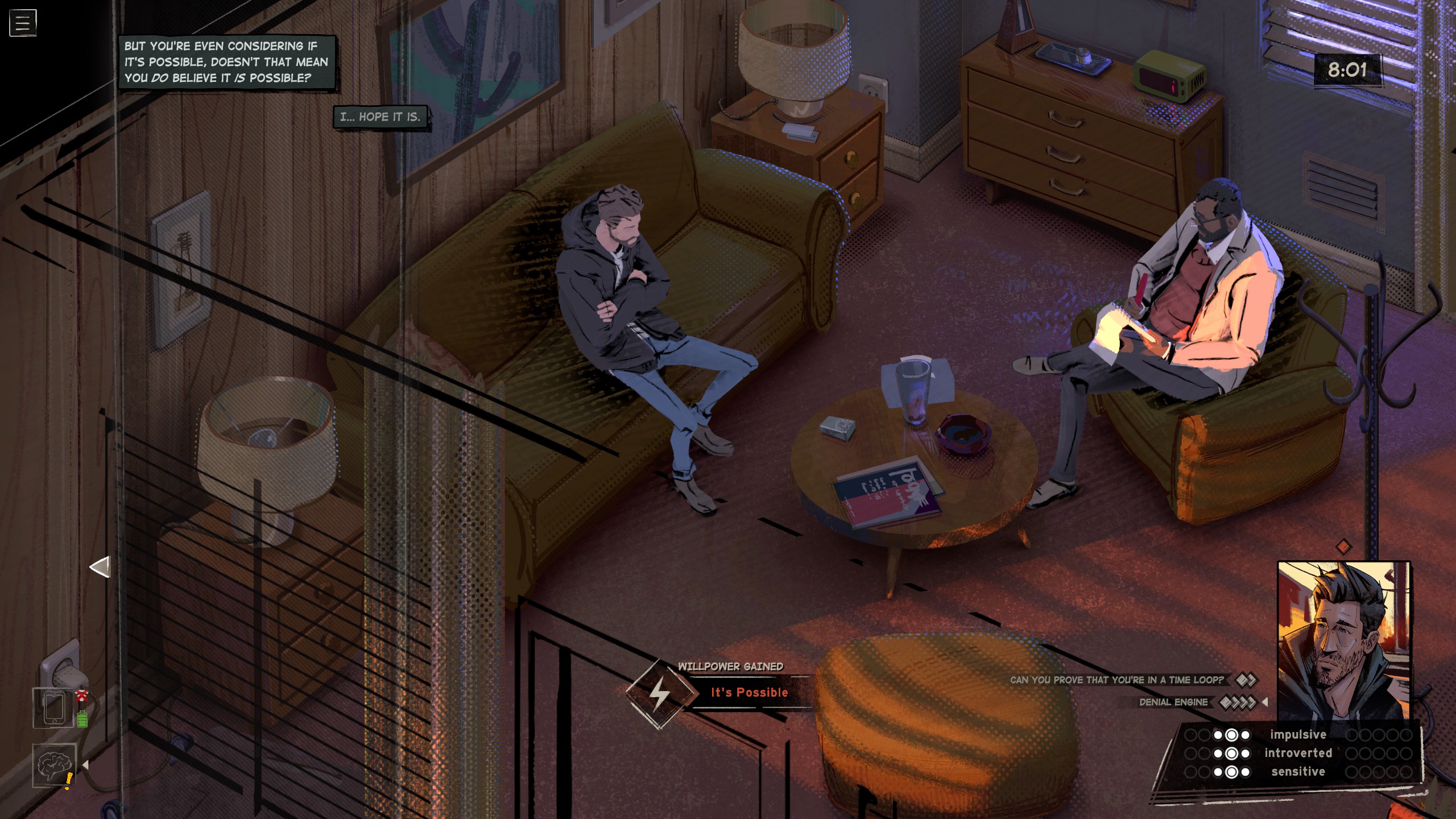Open the brain thoughts icon
This screenshot has height=819, width=1456.
point(54,765)
